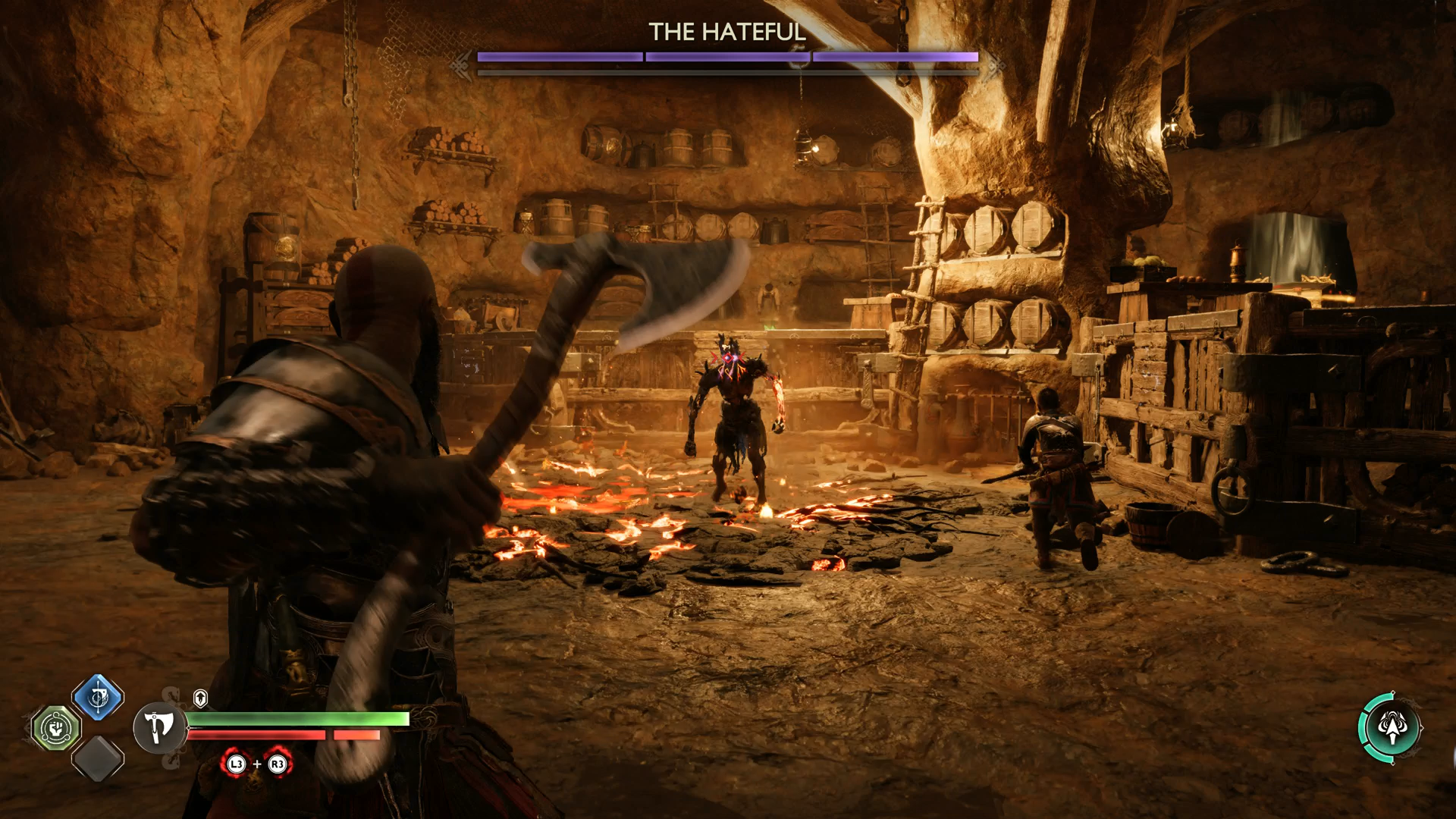Expand the diamond marker atop the companion ring

point(1393,692)
